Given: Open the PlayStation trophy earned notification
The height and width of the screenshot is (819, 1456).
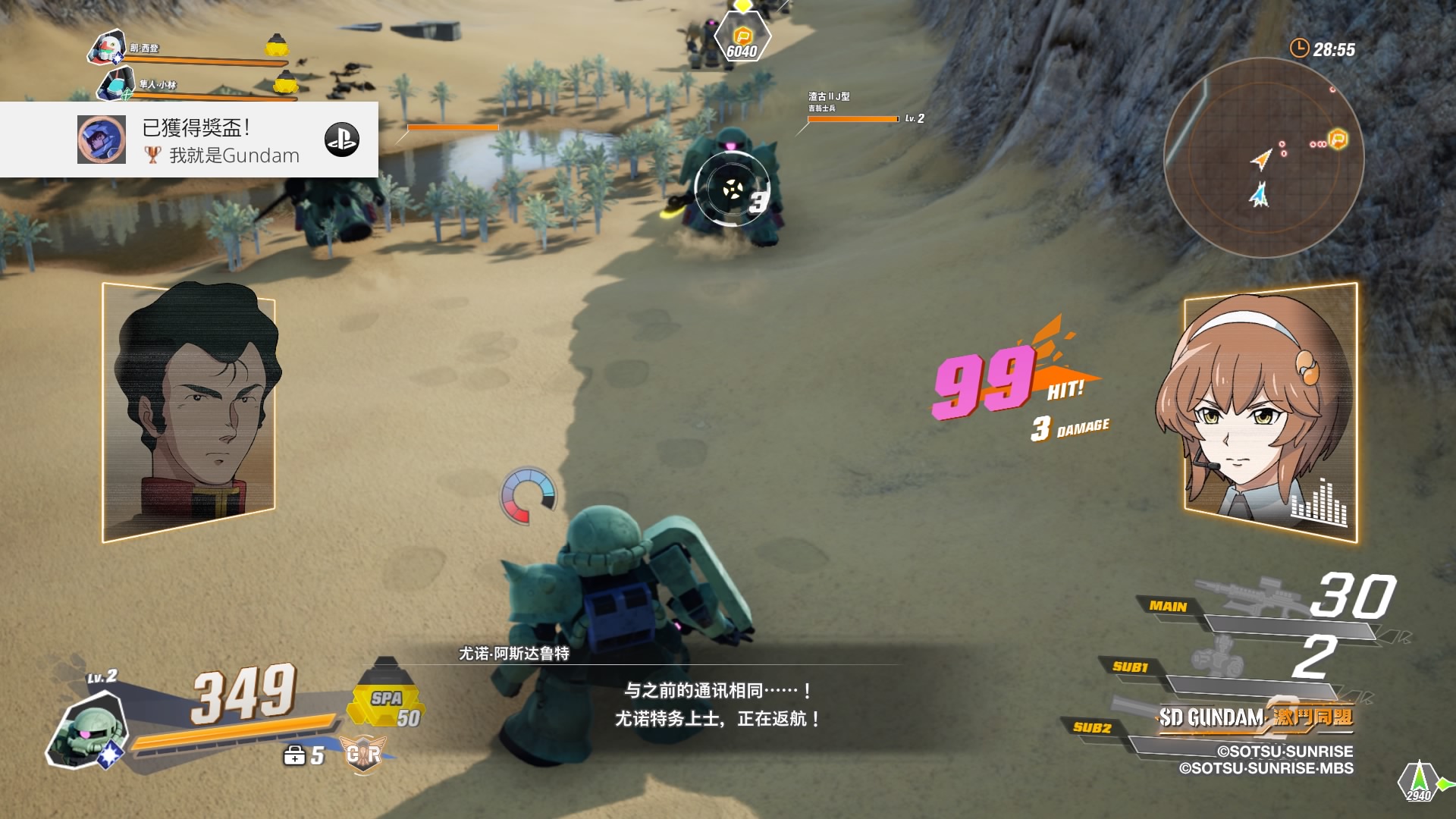Looking at the screenshot, I should [190, 140].
